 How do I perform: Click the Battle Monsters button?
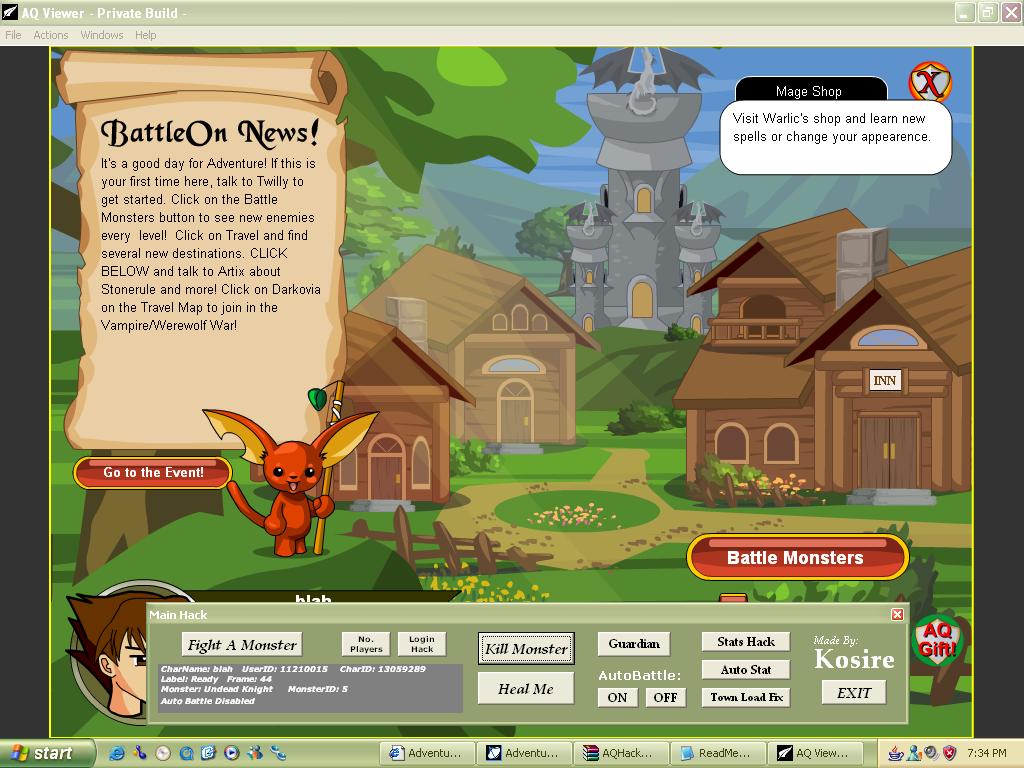coord(796,558)
